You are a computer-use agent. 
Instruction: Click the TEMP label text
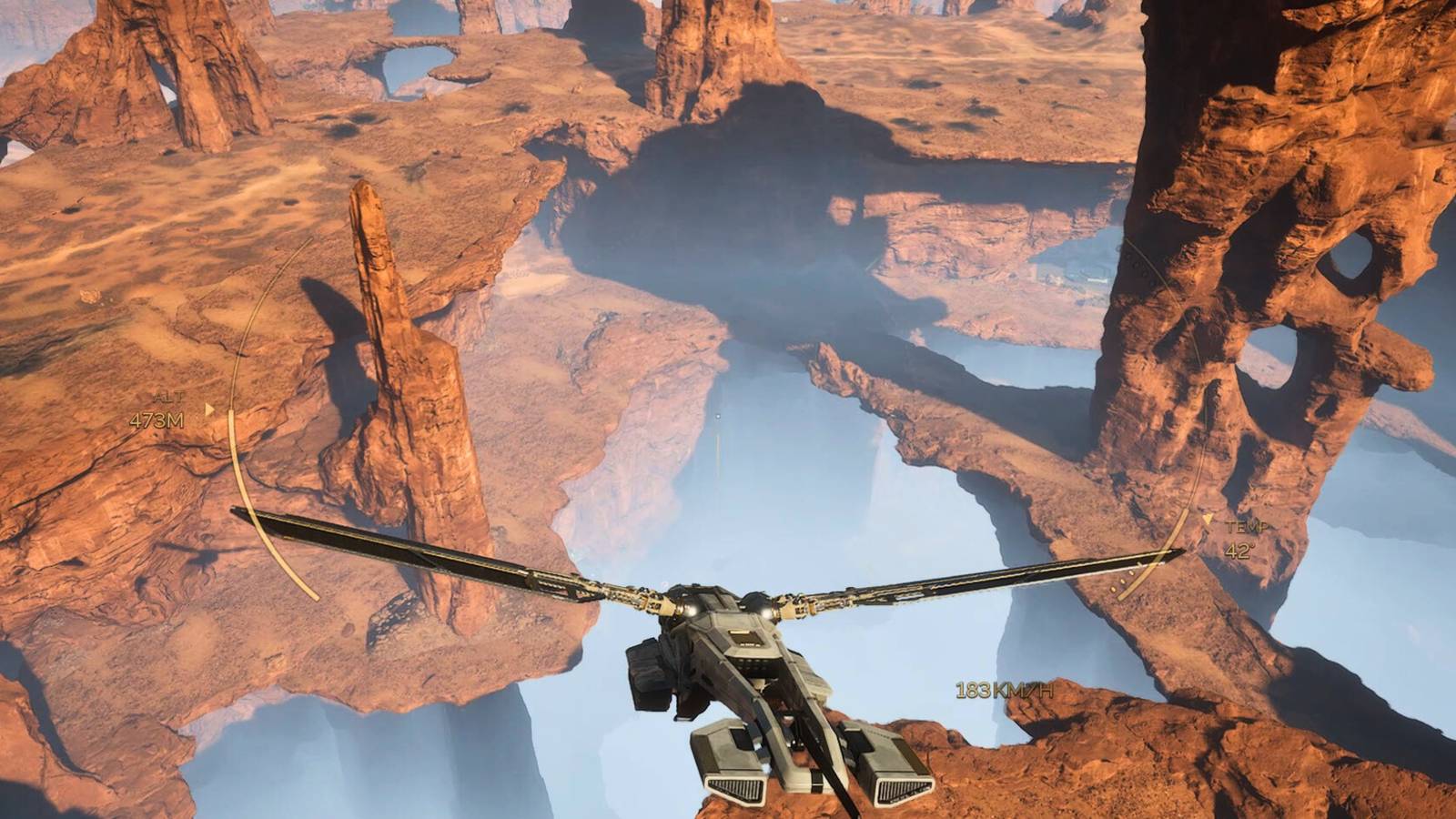(x=1249, y=526)
